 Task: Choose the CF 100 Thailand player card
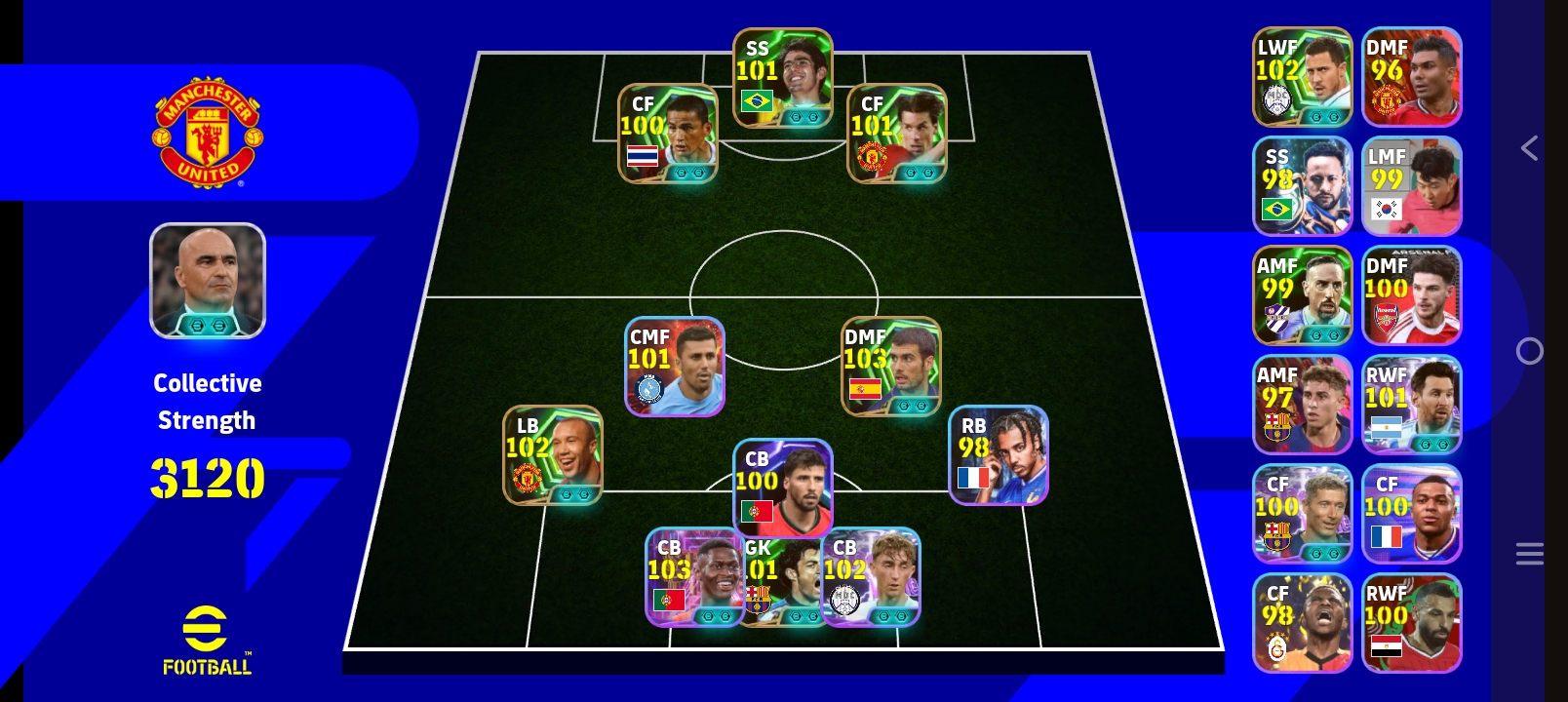click(x=668, y=134)
